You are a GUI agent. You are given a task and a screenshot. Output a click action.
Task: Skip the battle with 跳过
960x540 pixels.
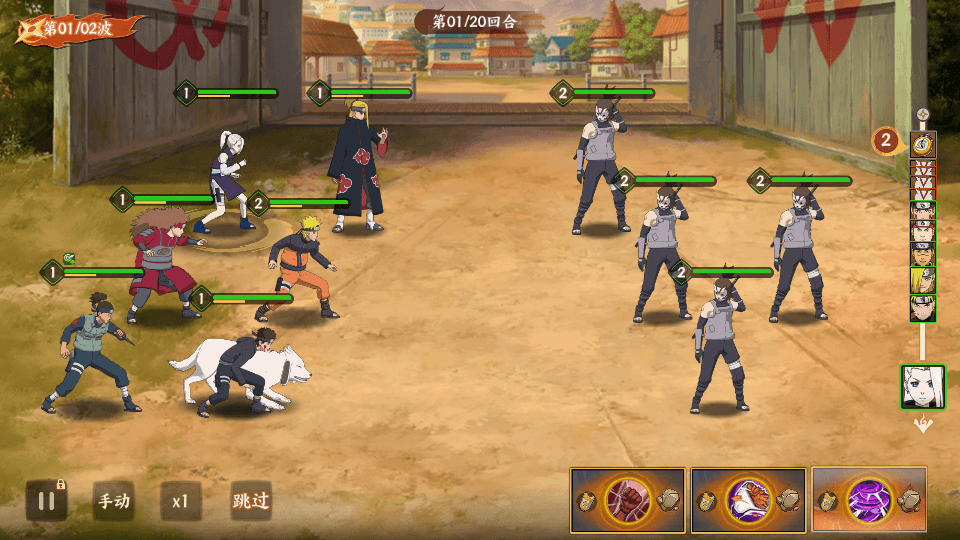point(250,500)
